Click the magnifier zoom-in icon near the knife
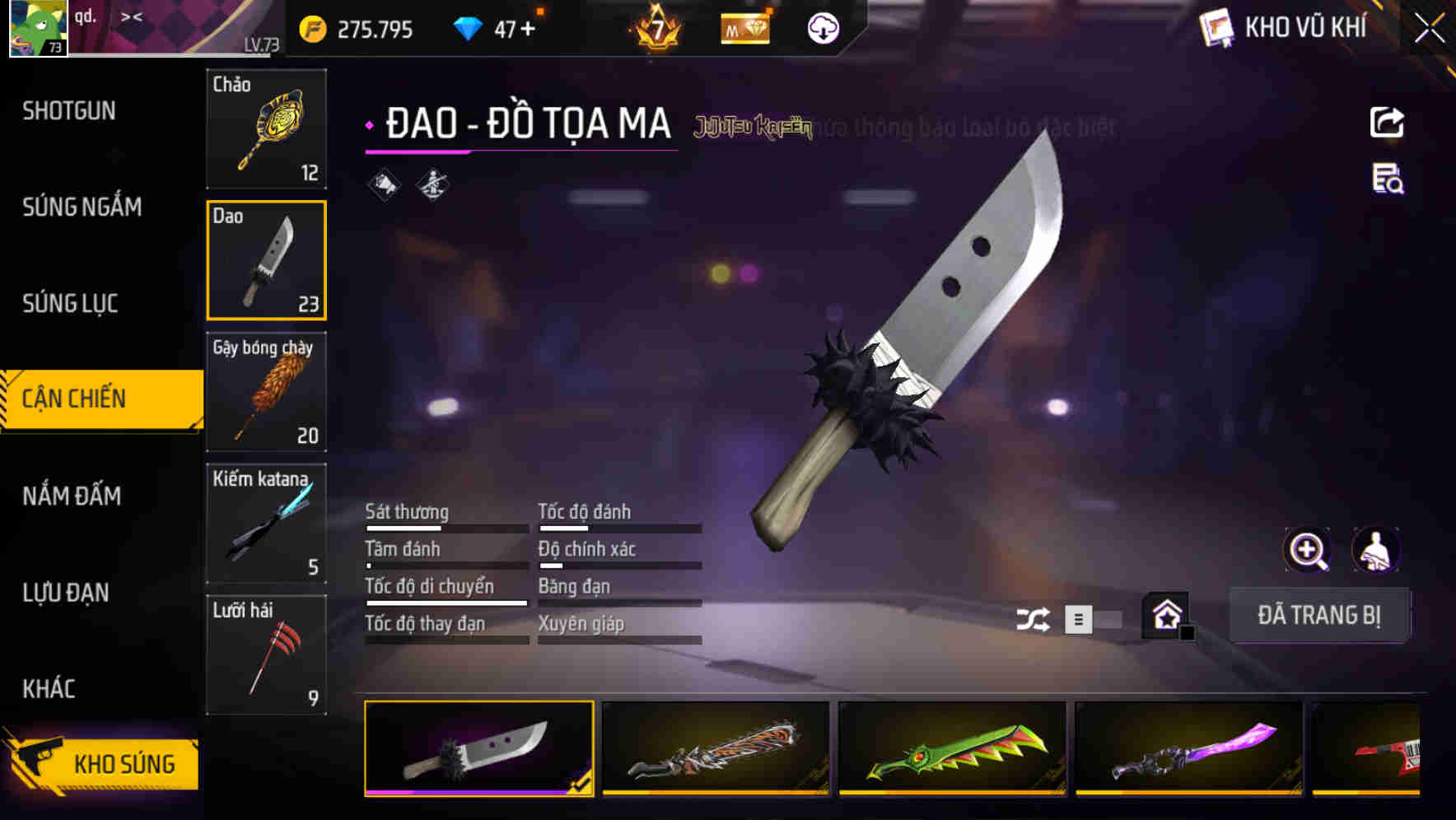 [1305, 550]
